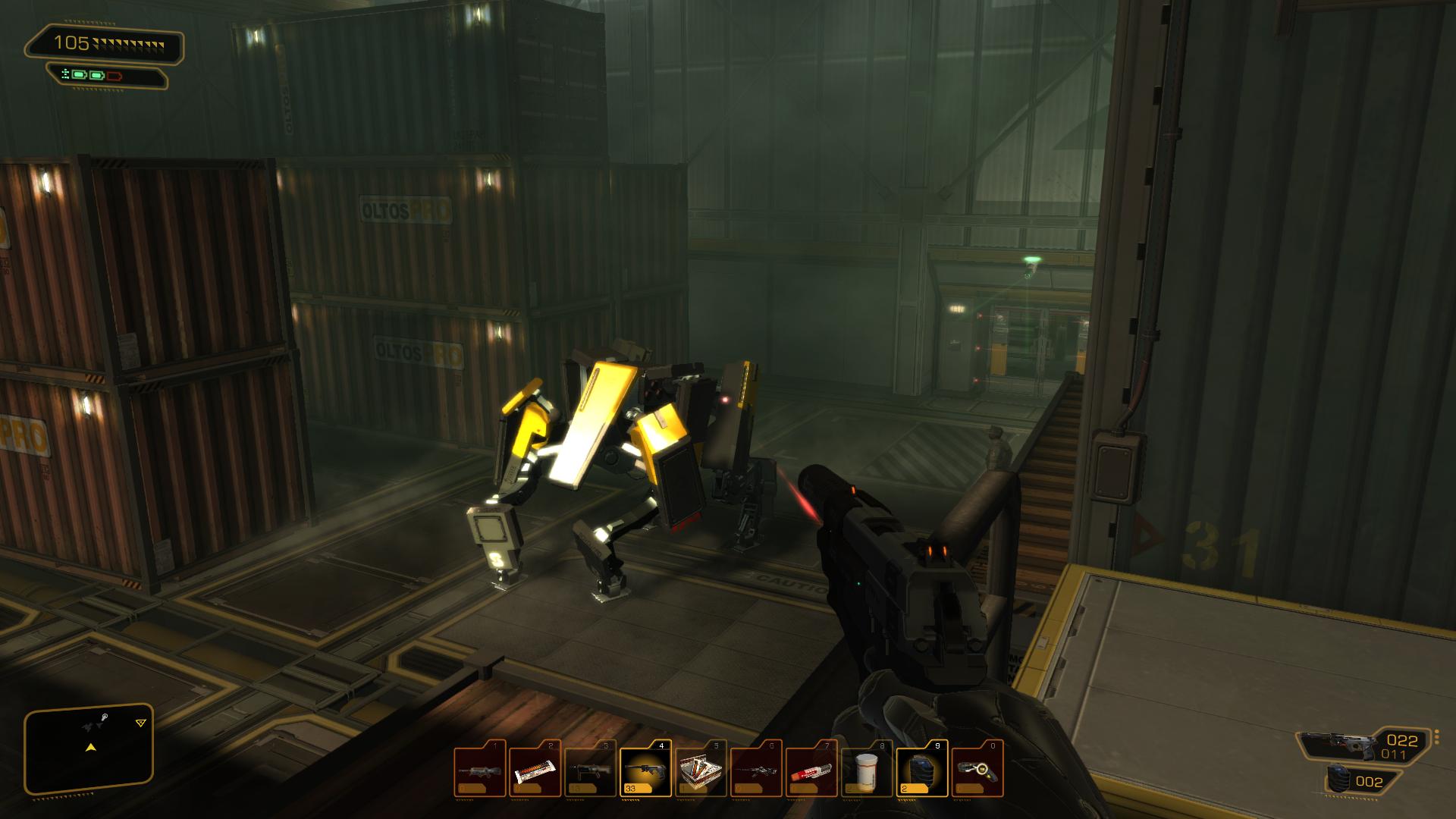Click the equipped grenade icon
1456x819 pixels.
pyautogui.click(x=1339, y=781)
